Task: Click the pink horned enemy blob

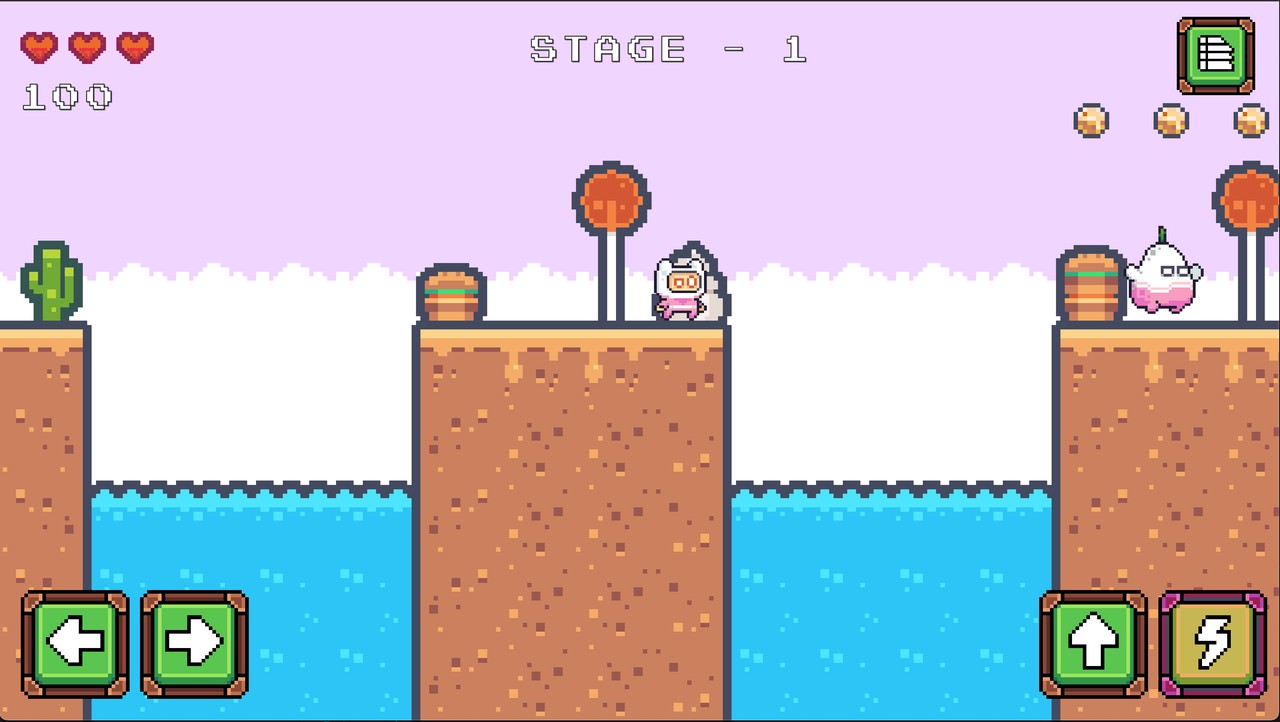Action: (x=1163, y=280)
